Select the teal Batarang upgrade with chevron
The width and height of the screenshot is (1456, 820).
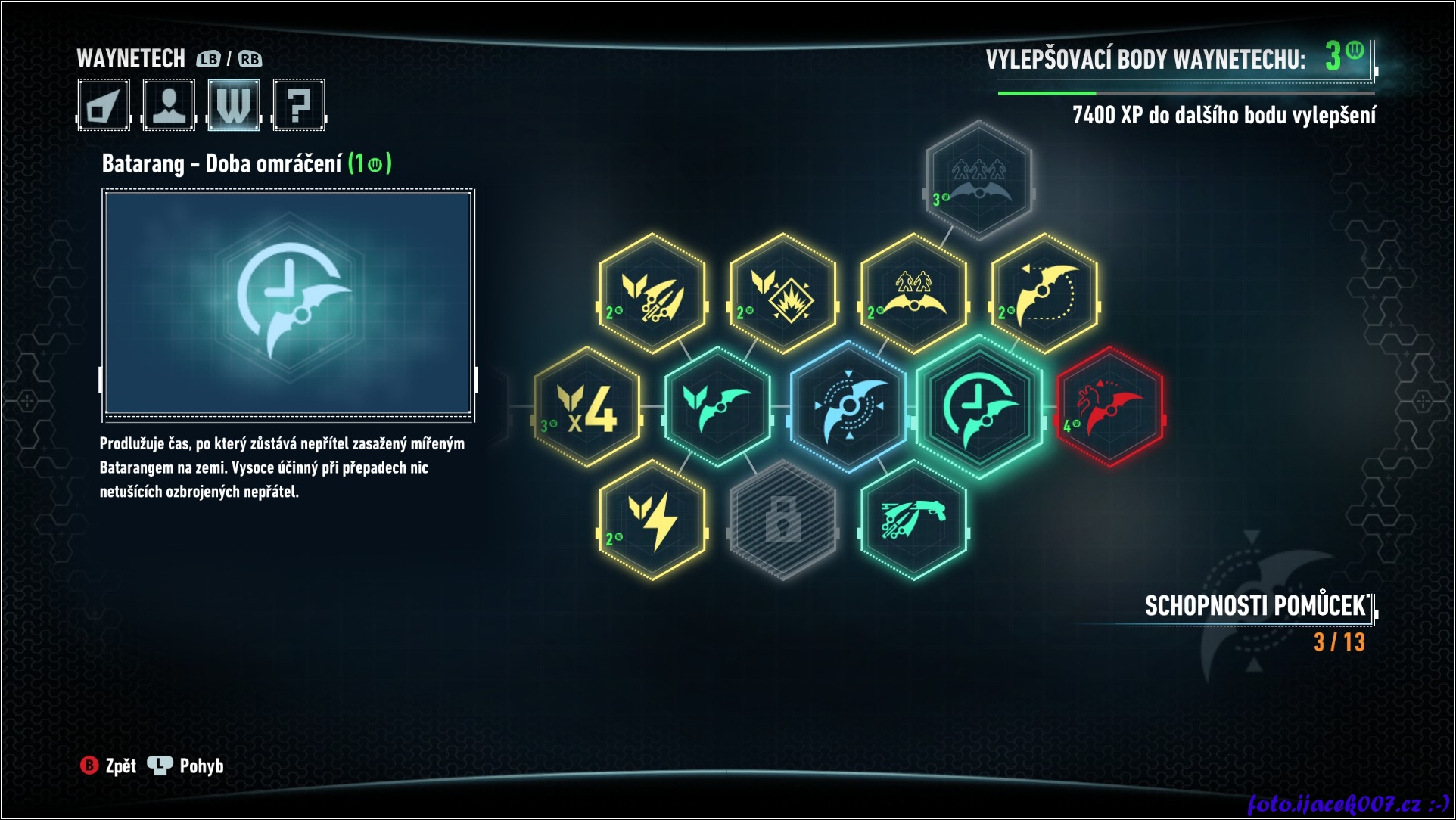point(717,407)
